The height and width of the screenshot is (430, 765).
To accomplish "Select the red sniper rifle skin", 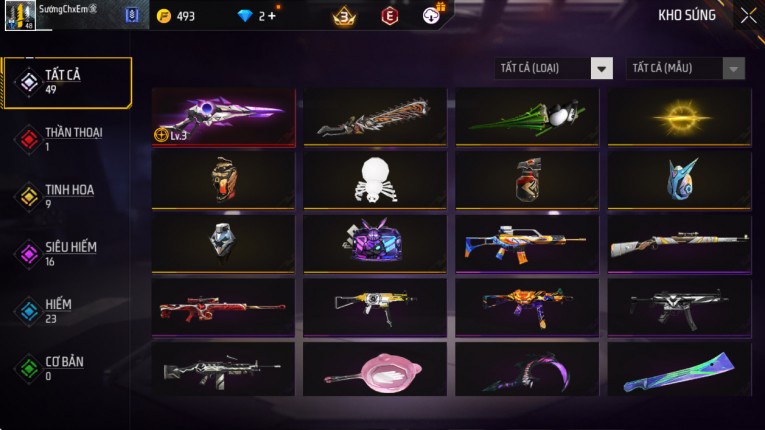I will [223, 306].
